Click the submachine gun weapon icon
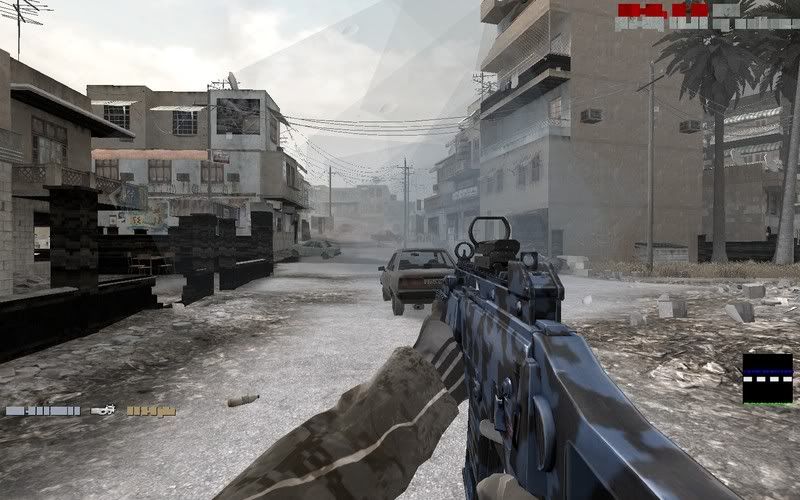 (103, 410)
